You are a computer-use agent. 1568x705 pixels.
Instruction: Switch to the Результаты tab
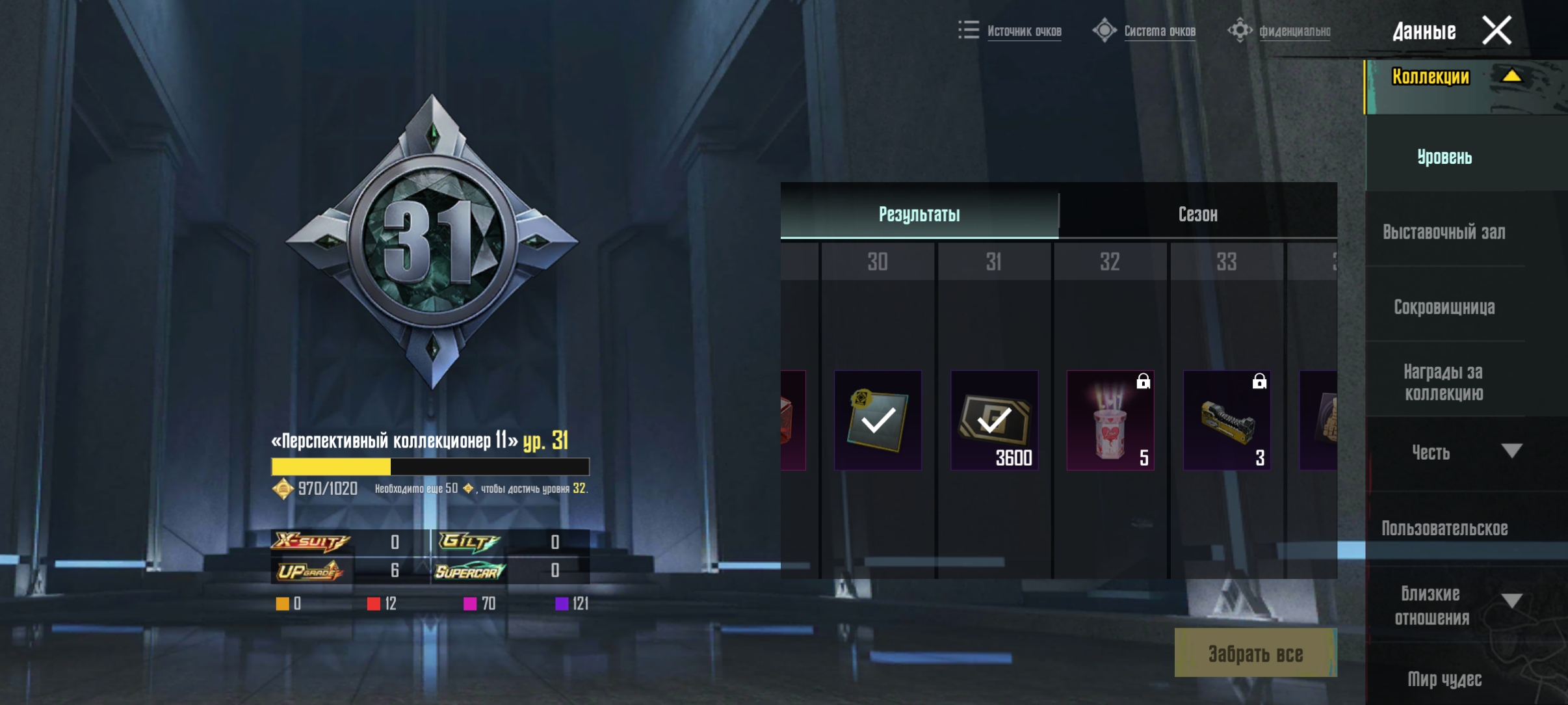pyautogui.click(x=919, y=214)
